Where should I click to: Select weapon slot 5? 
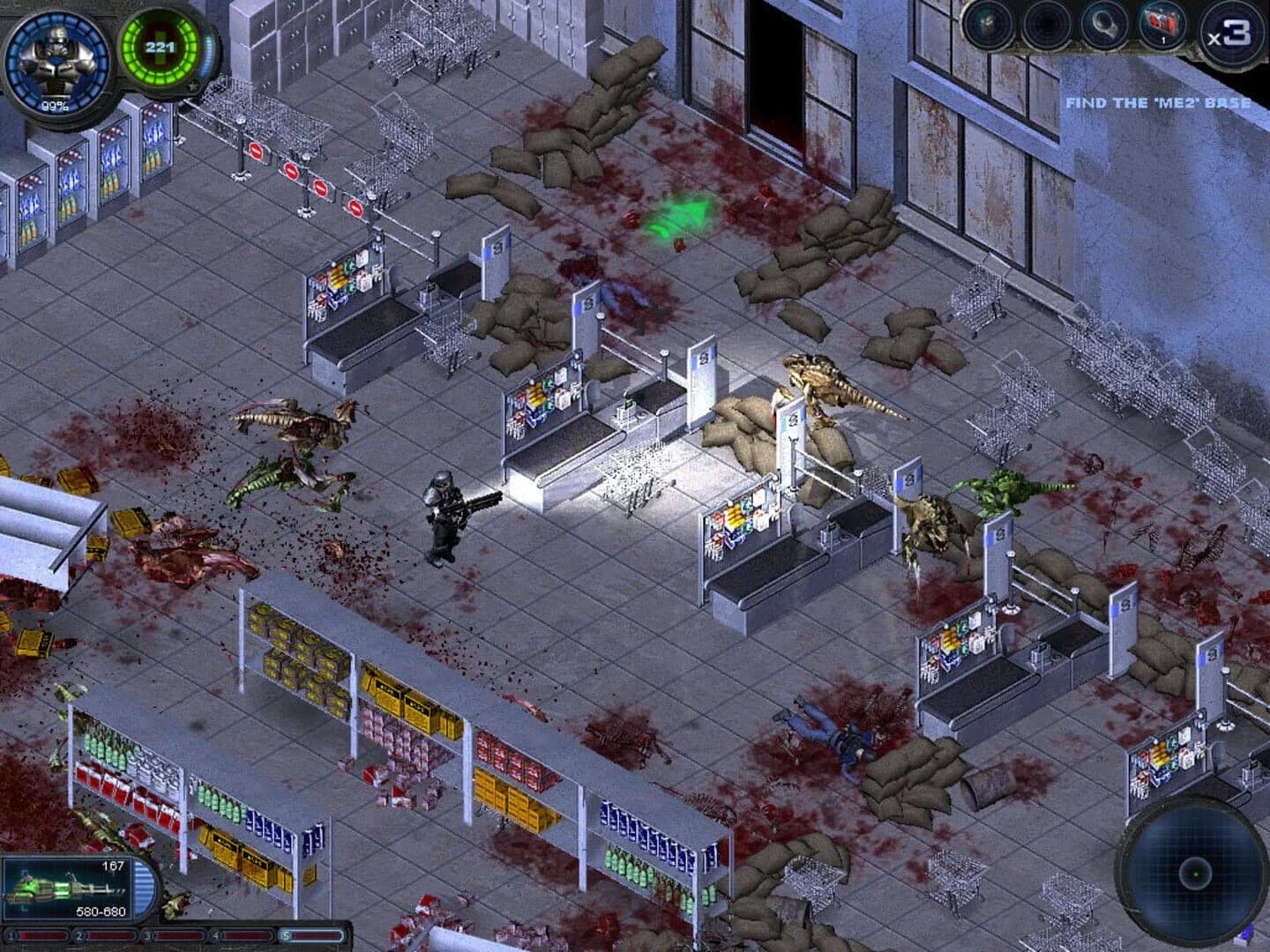[x=287, y=934]
